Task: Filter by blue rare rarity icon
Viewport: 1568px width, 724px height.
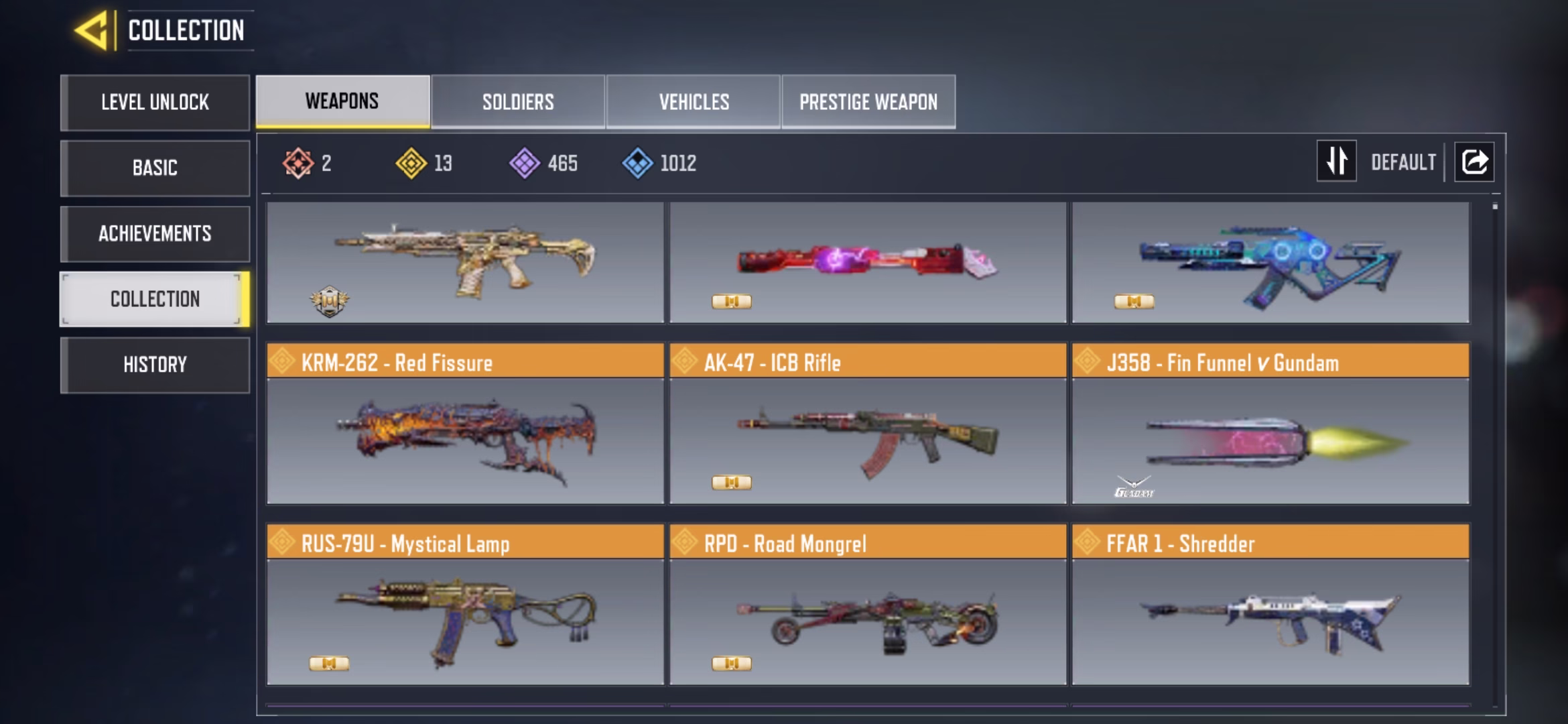Action: [637, 163]
